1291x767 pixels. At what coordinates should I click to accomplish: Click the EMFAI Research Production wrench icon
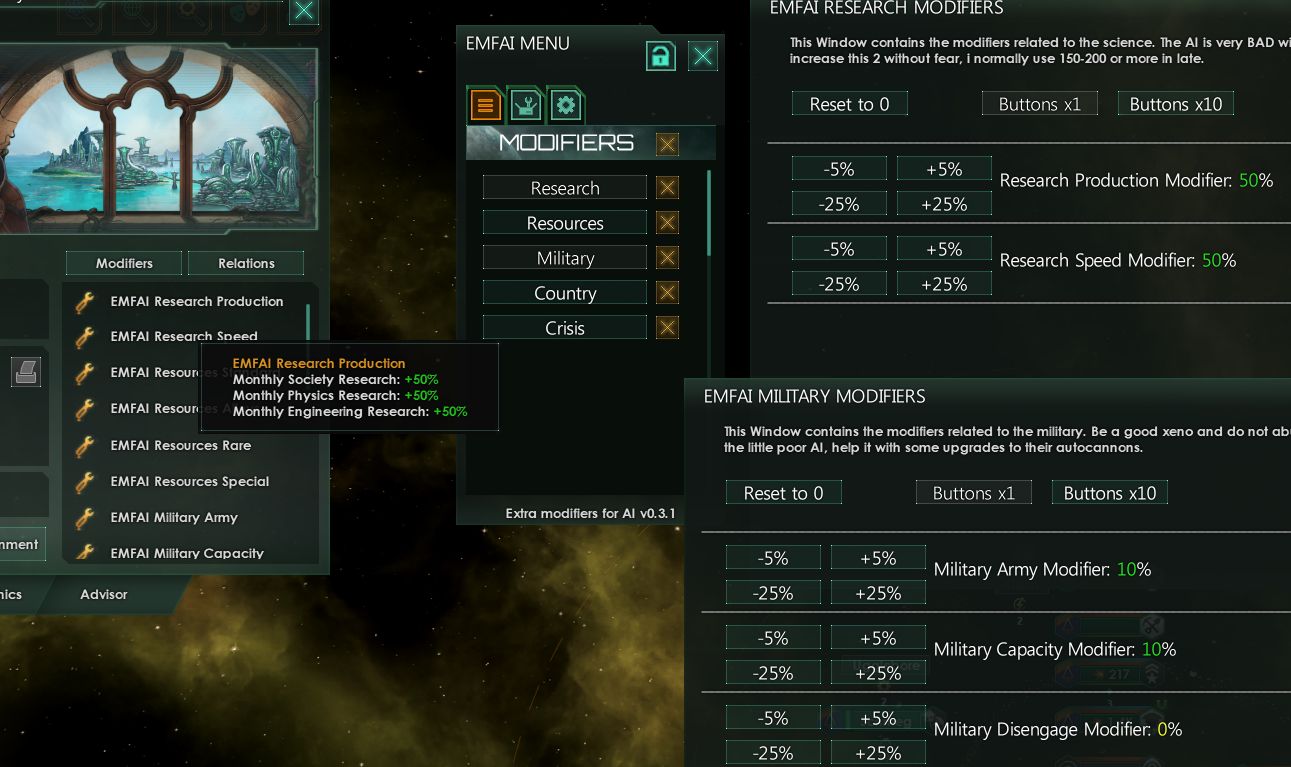point(84,301)
